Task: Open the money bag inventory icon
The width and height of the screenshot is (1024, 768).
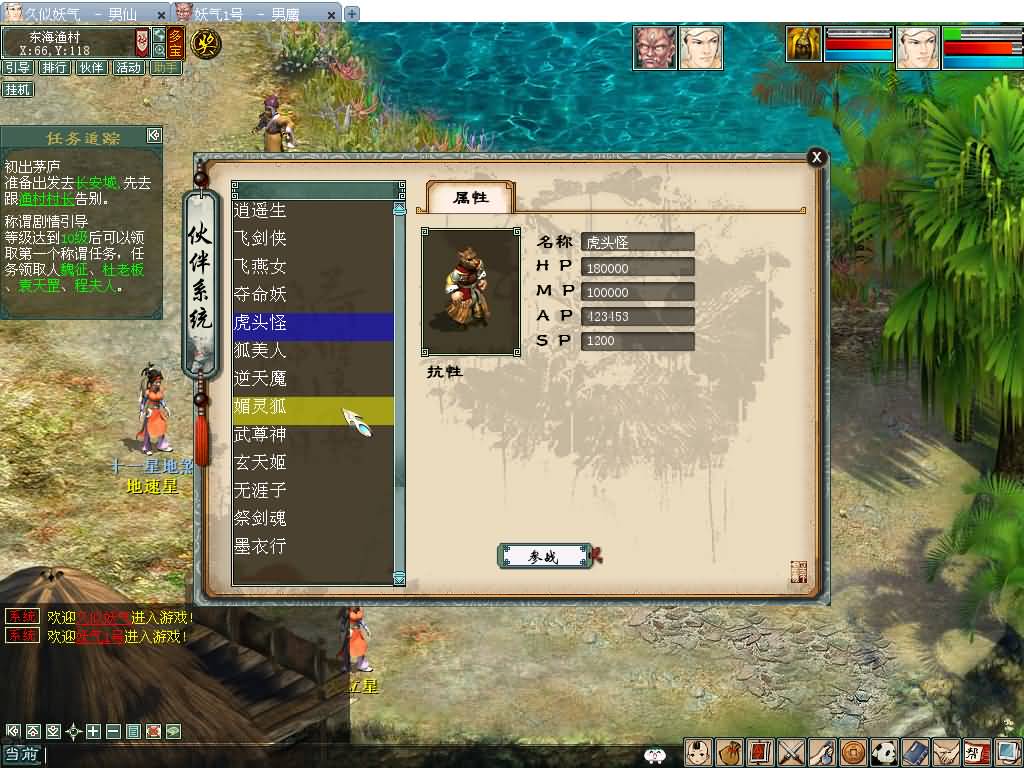Action: point(730,752)
